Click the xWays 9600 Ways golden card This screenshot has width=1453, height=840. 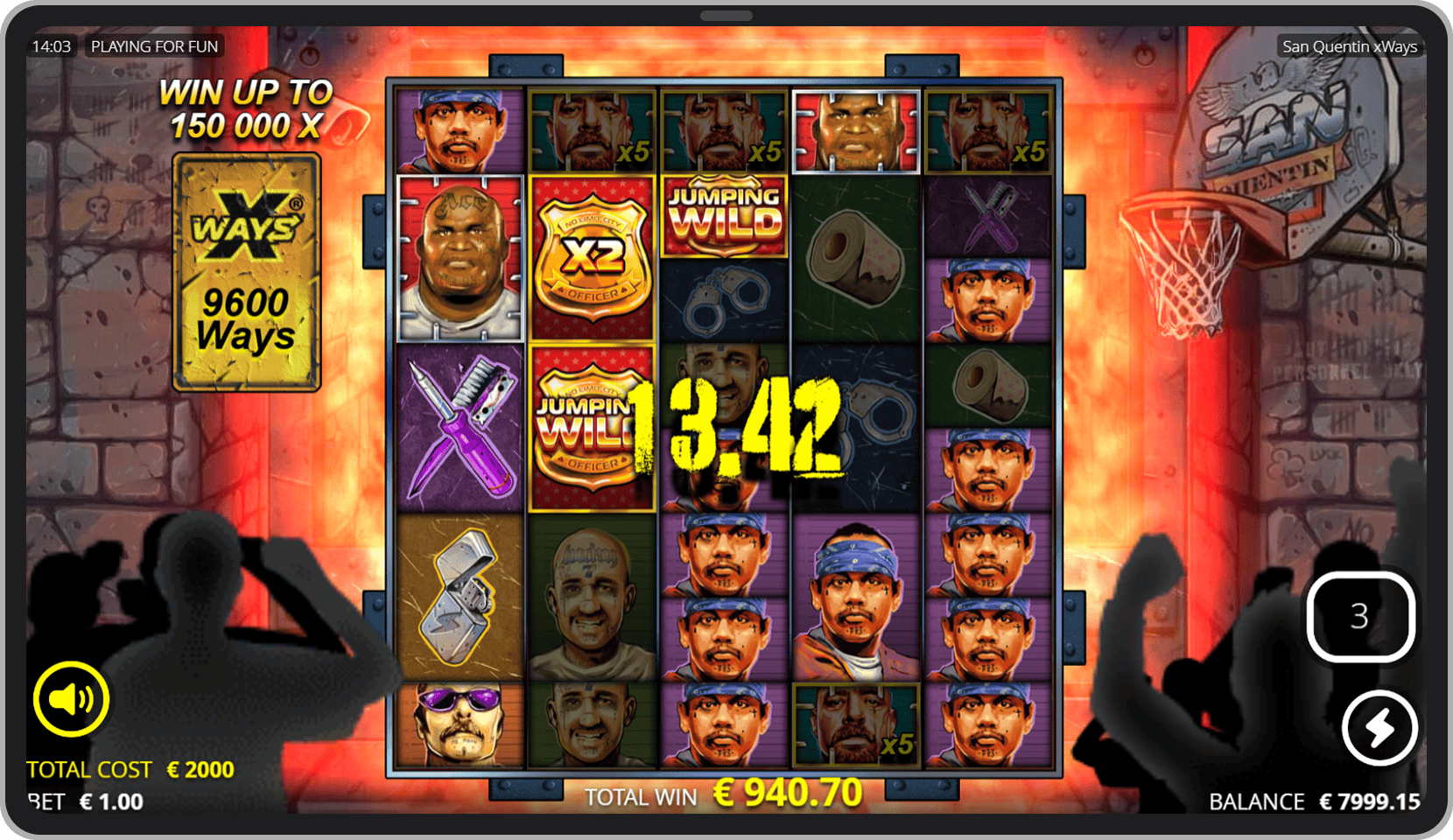pos(246,272)
